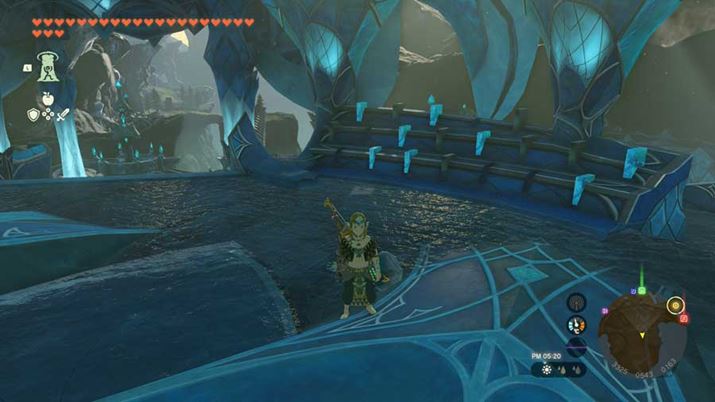The image size is (715, 402).
Task: Click the yellow objective marker on minimap
Action: point(675,304)
